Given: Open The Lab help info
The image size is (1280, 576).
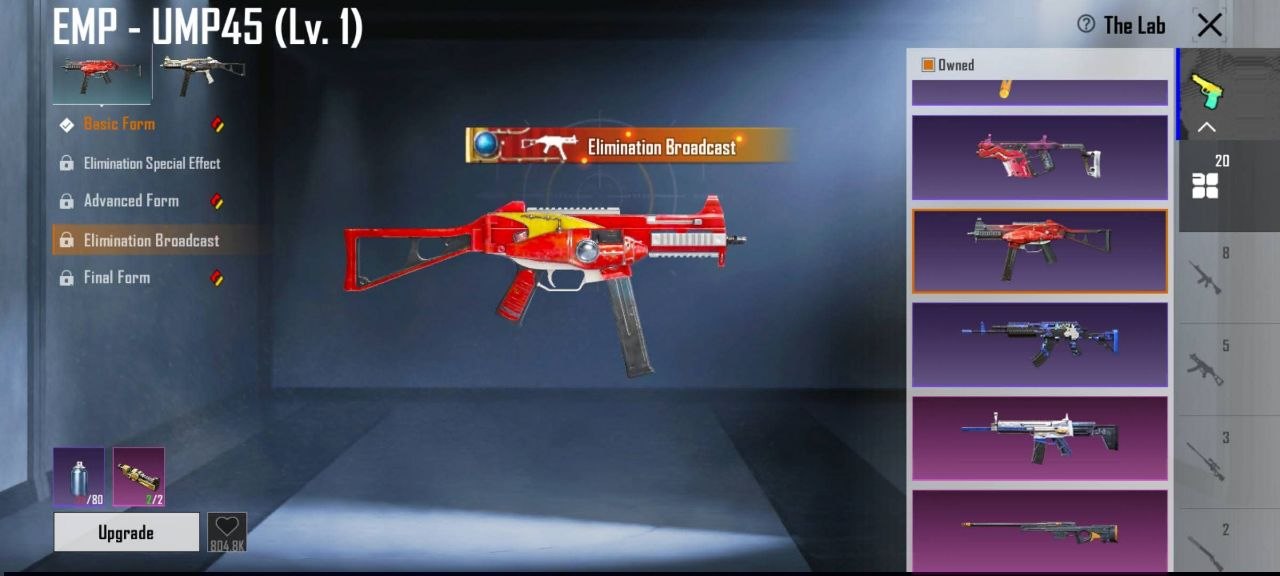Looking at the screenshot, I should (x=1086, y=25).
